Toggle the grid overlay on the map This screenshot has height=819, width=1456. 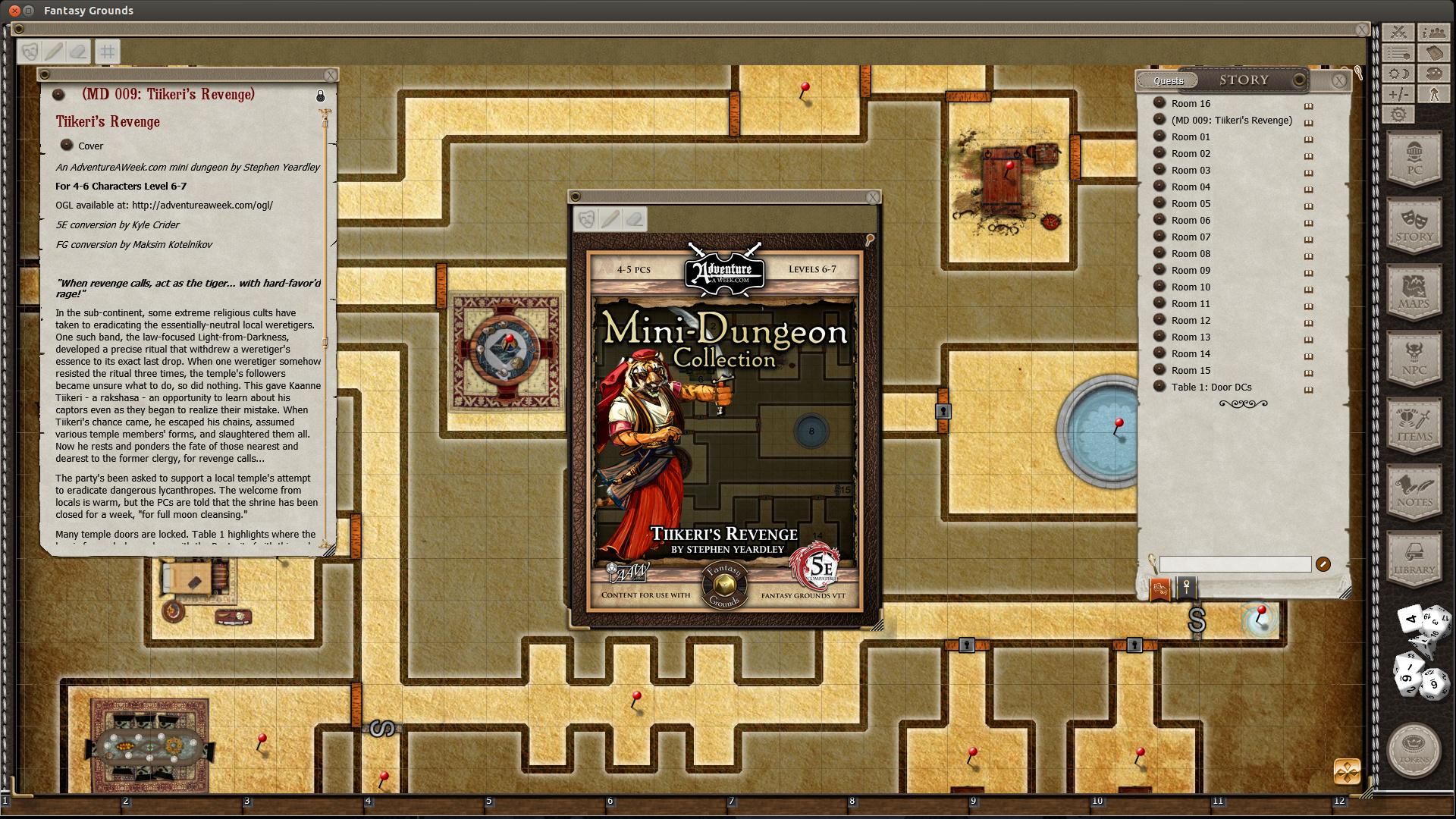click(107, 51)
